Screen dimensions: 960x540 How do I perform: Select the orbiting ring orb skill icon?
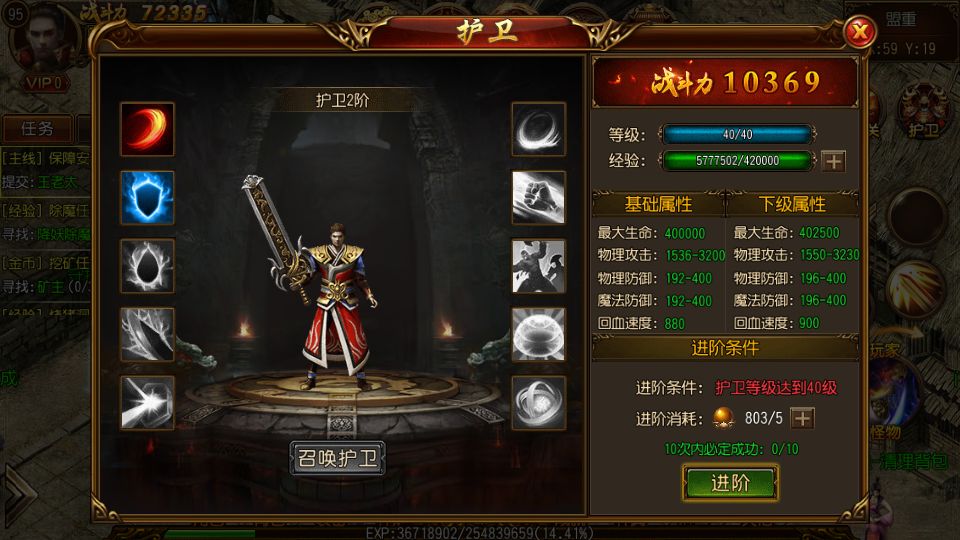539,402
